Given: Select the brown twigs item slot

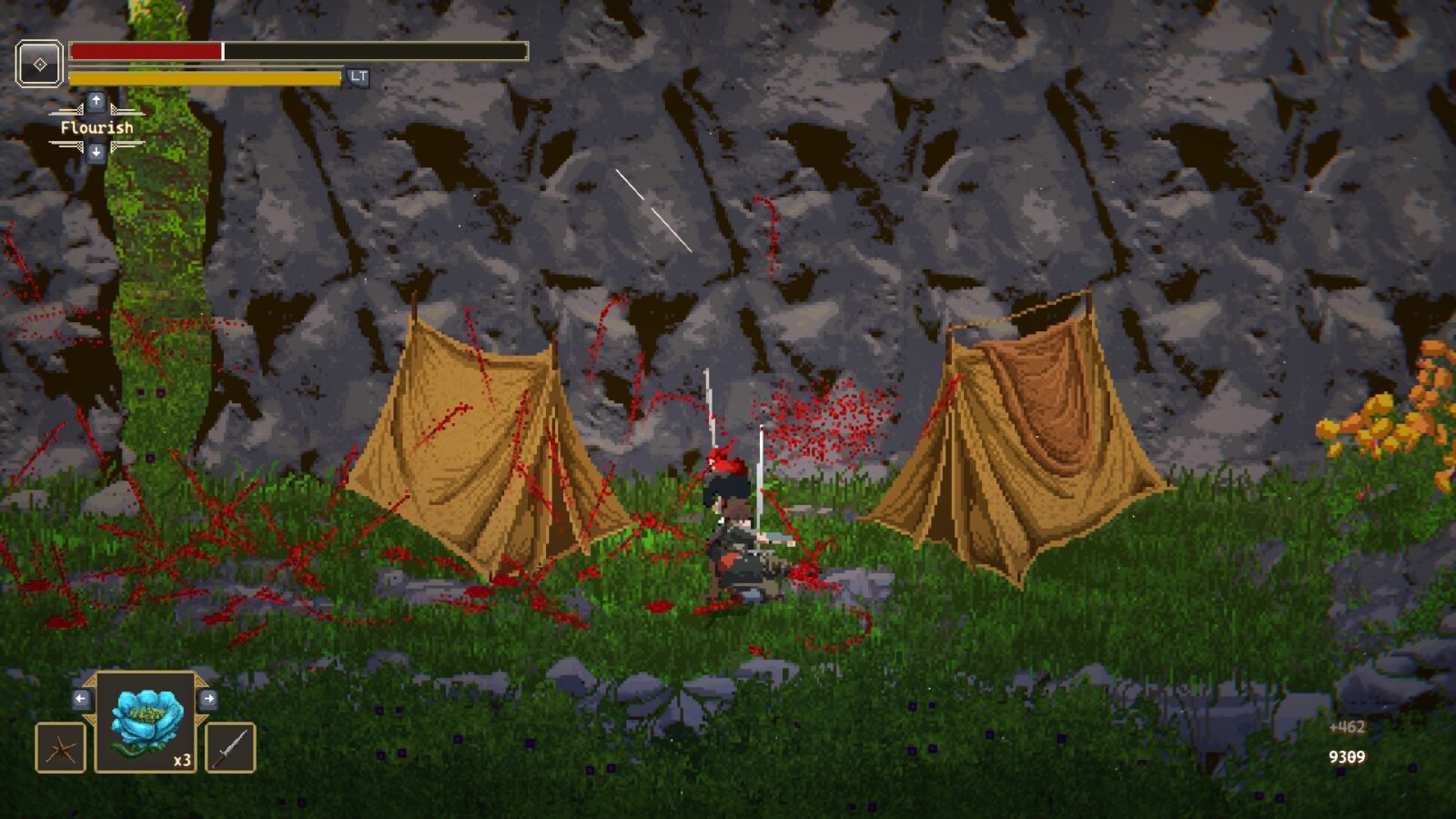Looking at the screenshot, I should [x=61, y=748].
